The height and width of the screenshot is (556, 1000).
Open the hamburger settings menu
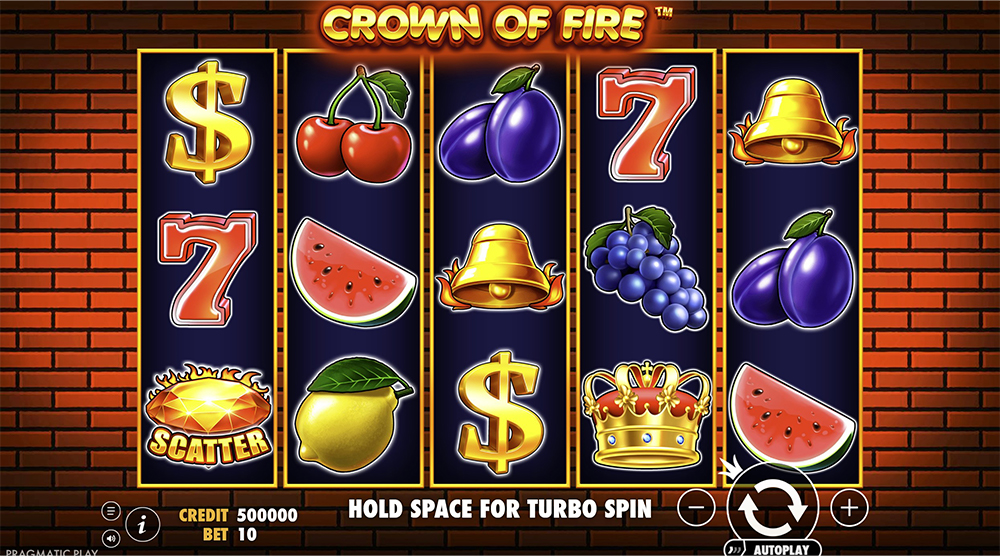click(x=111, y=510)
